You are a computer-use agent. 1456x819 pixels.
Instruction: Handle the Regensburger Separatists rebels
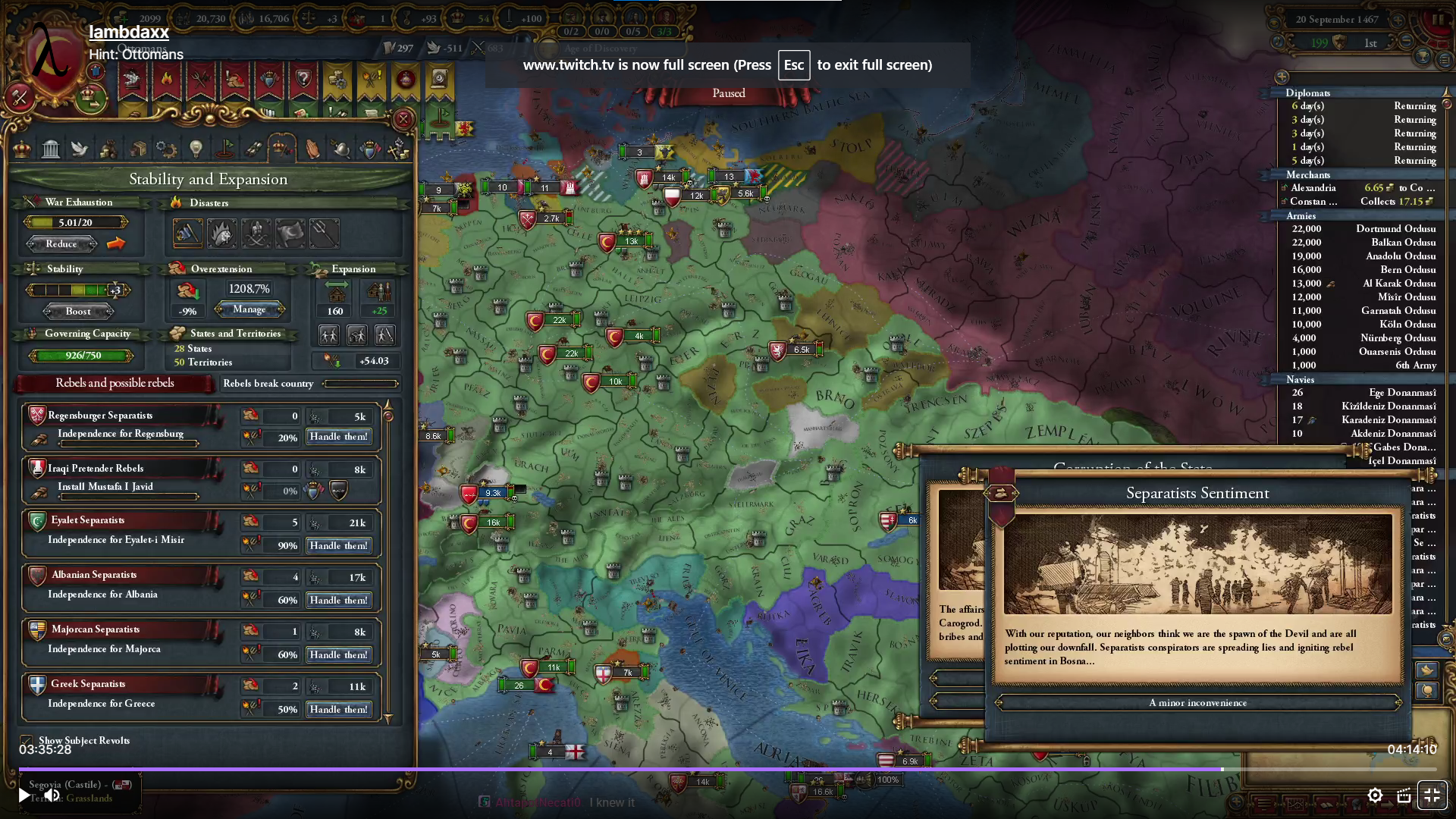[x=338, y=437]
